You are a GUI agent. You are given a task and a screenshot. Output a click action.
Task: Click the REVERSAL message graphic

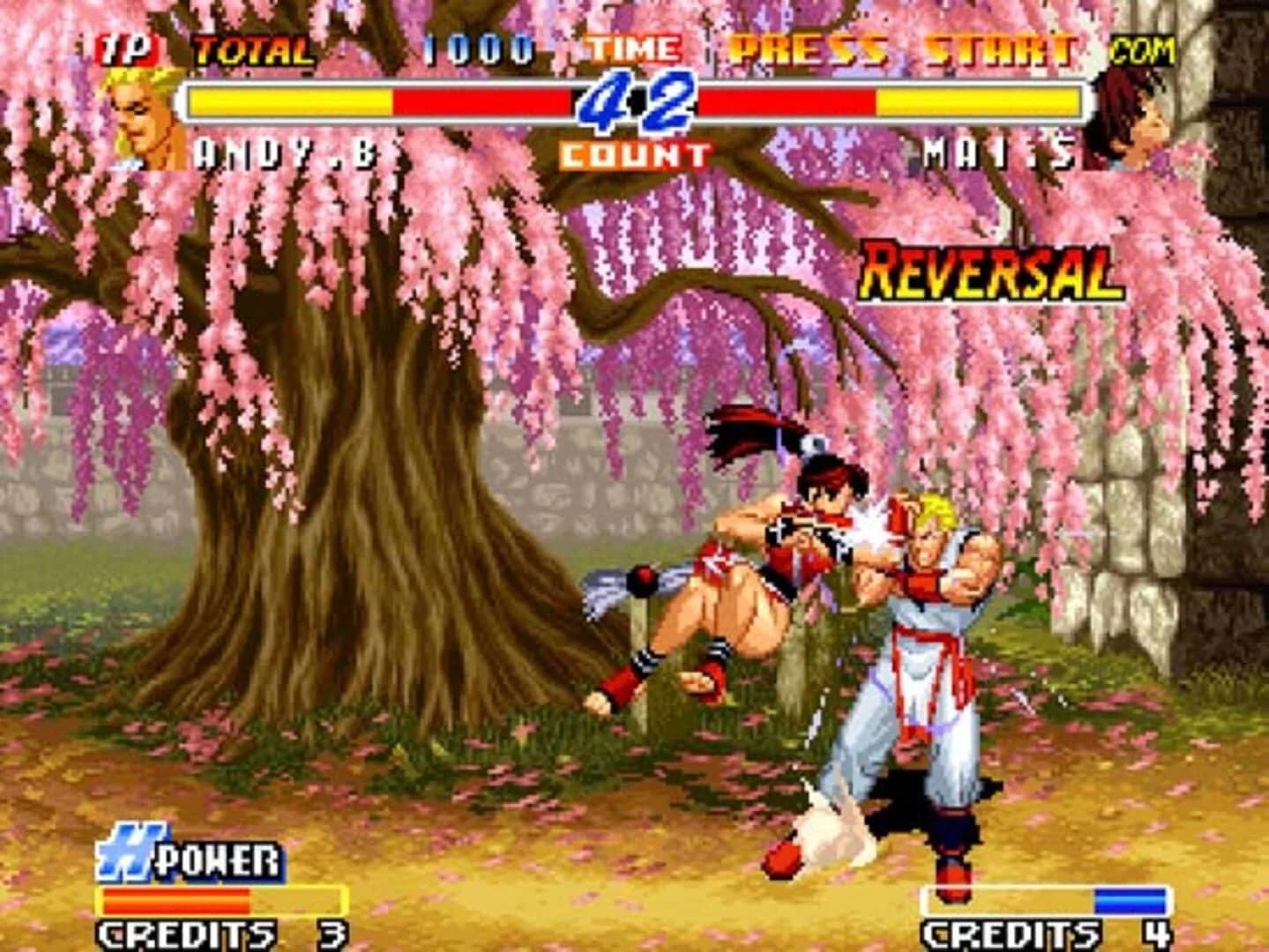coord(991,271)
